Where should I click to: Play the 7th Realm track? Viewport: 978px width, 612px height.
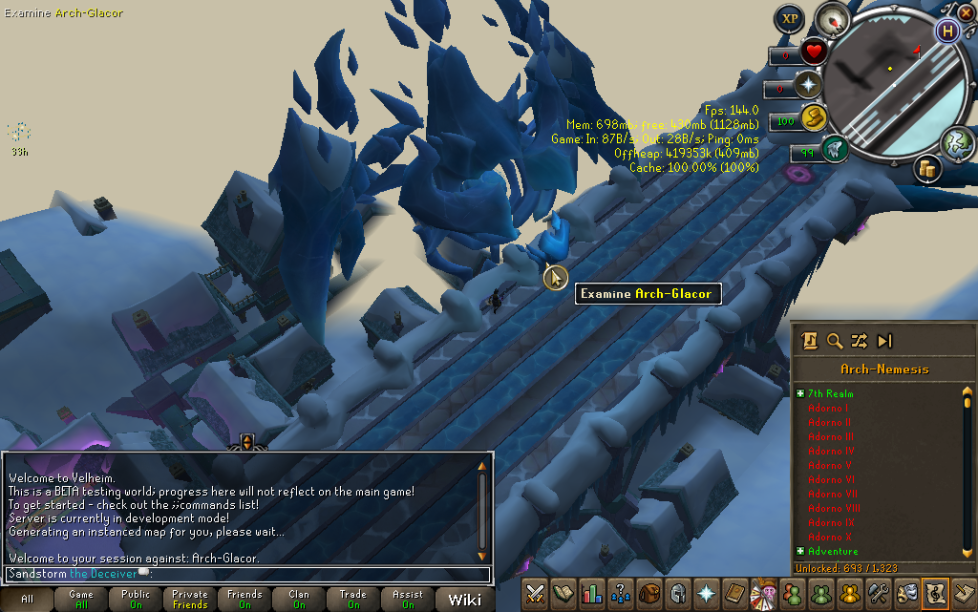[x=830, y=394]
